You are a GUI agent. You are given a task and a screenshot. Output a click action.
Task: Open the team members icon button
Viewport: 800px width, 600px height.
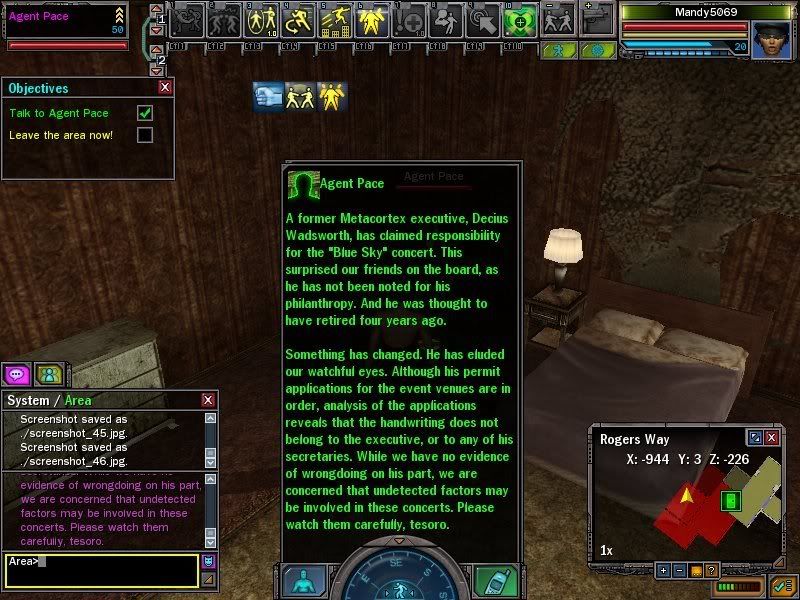[47, 375]
